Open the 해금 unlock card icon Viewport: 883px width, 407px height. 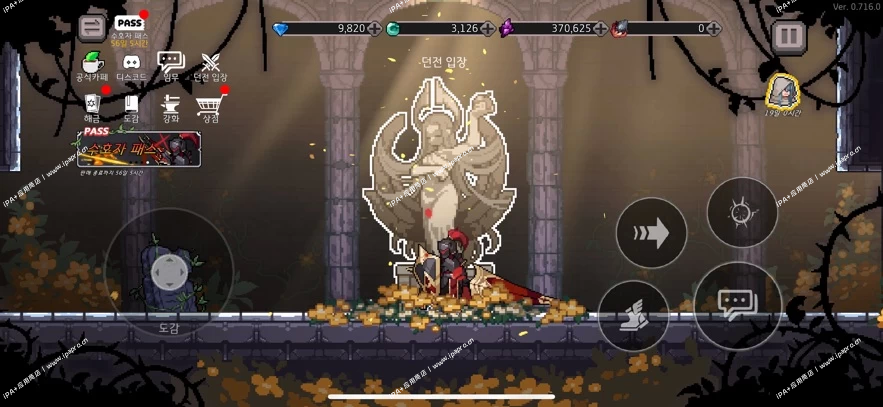(x=92, y=105)
